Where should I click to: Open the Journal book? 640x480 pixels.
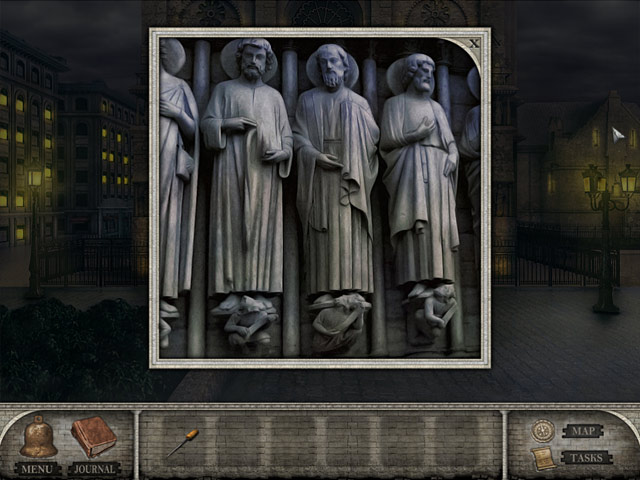click(x=93, y=436)
